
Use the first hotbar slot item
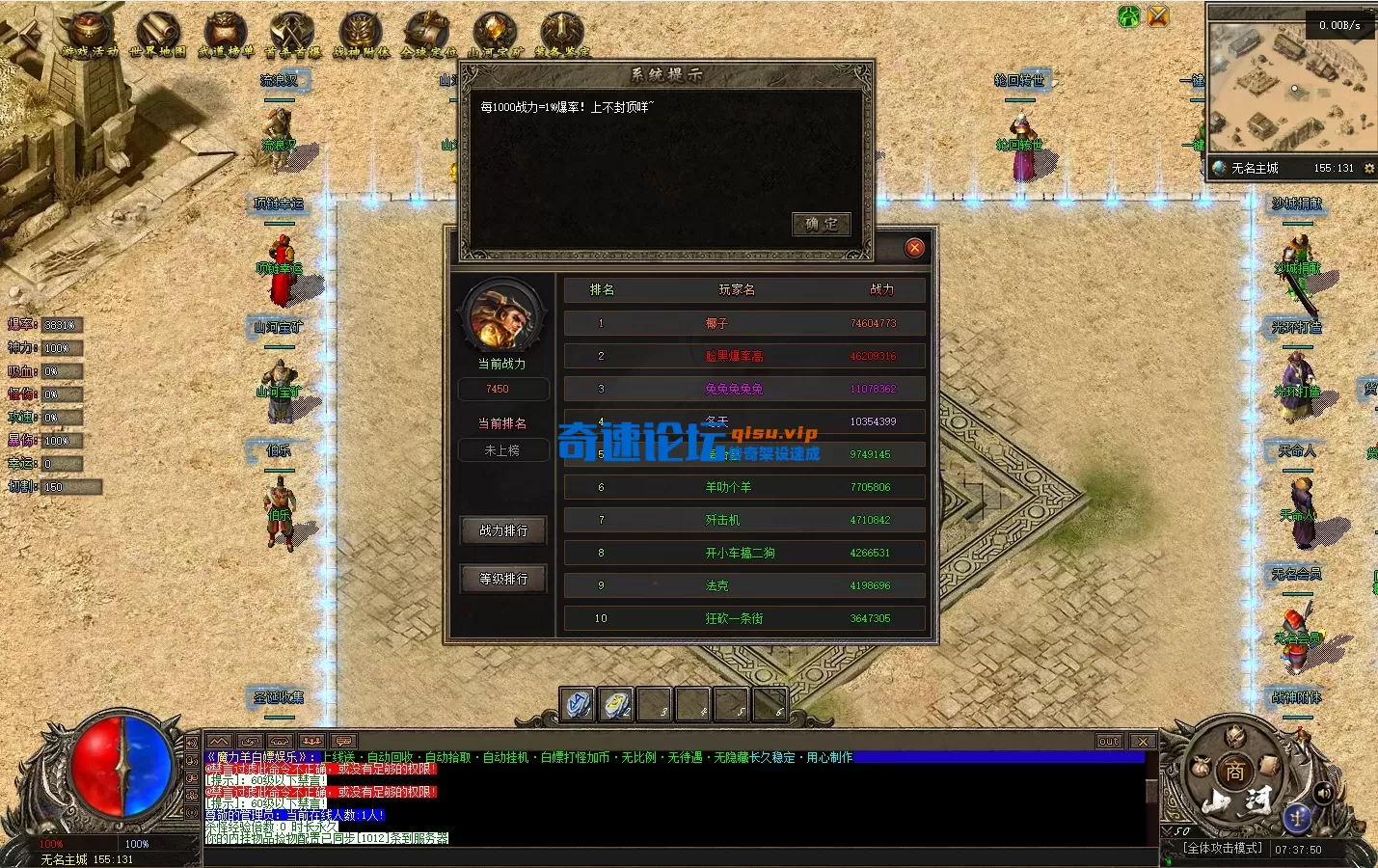pyautogui.click(x=578, y=705)
